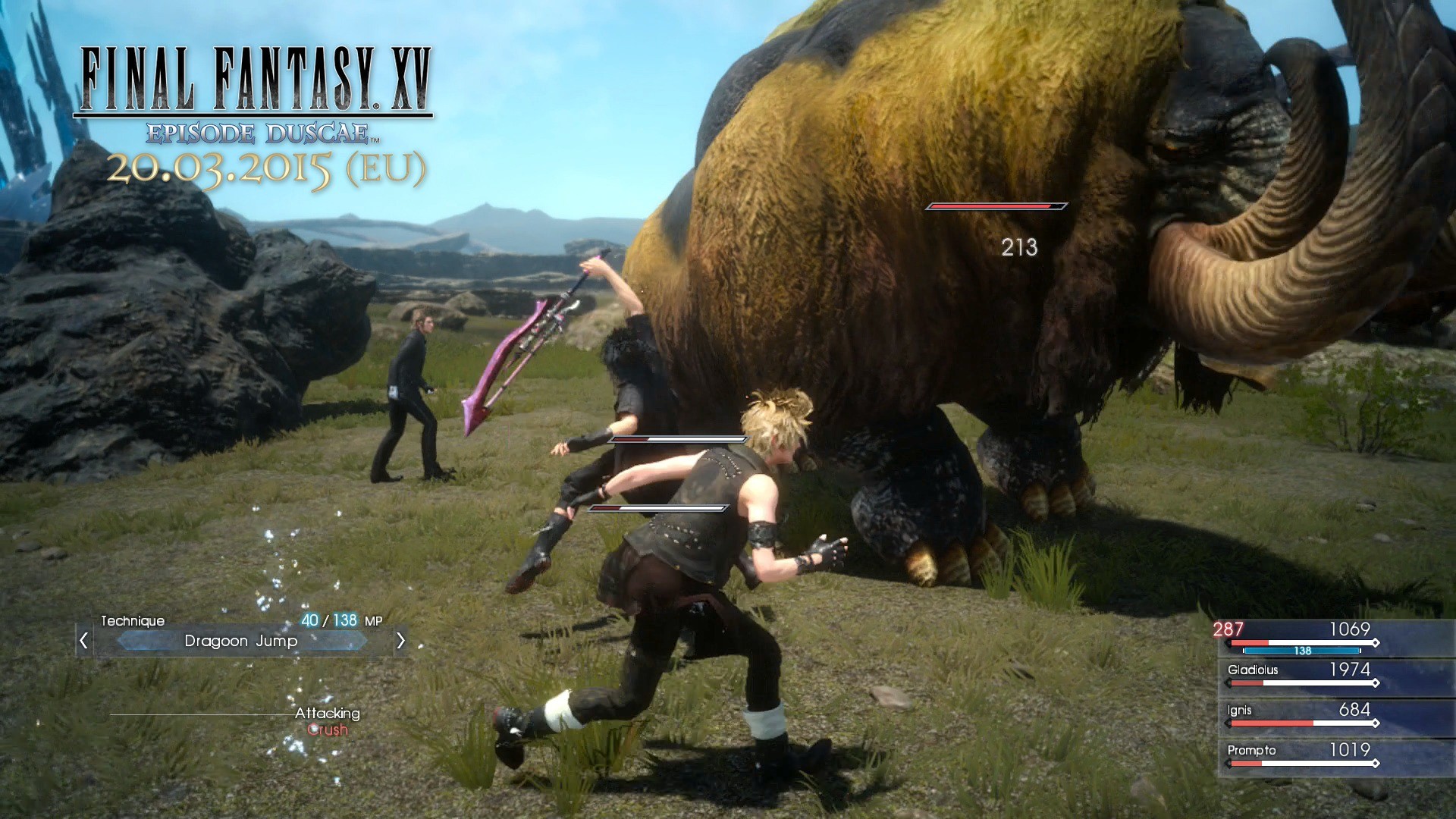
Task: Click the right chevron to change technique
Action: click(401, 641)
